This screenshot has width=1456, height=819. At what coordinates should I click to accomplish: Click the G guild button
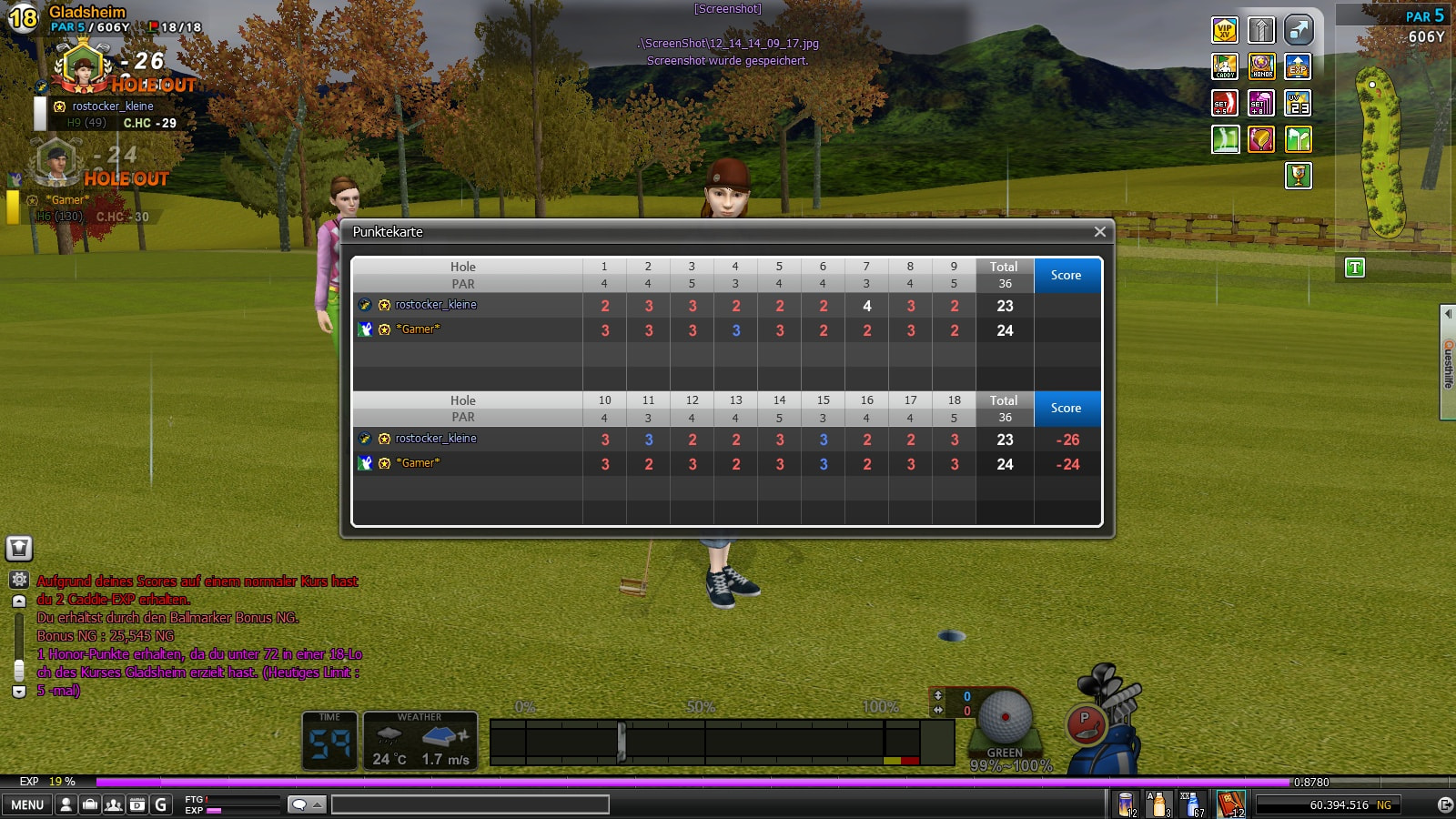click(x=161, y=804)
